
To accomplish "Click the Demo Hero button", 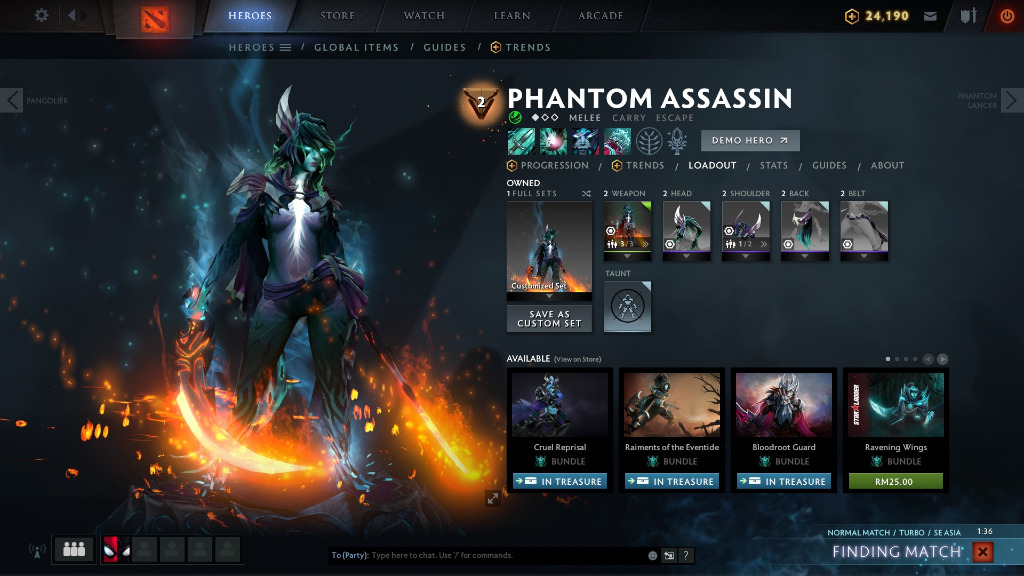I will [750, 141].
